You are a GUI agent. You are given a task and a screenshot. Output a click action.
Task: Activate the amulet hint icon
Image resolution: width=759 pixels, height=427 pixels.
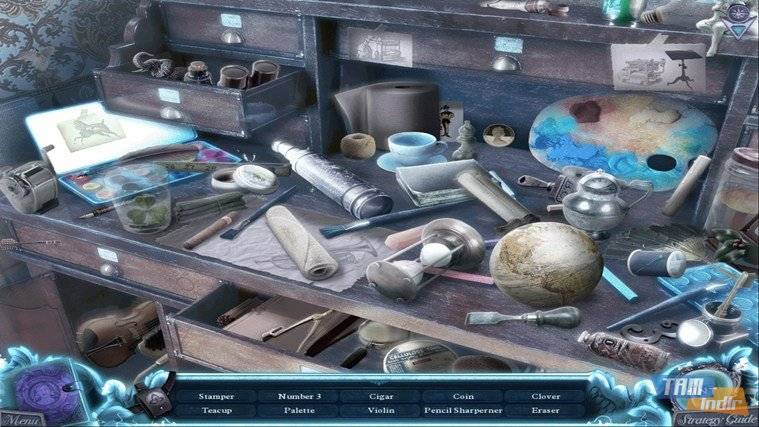point(157,399)
